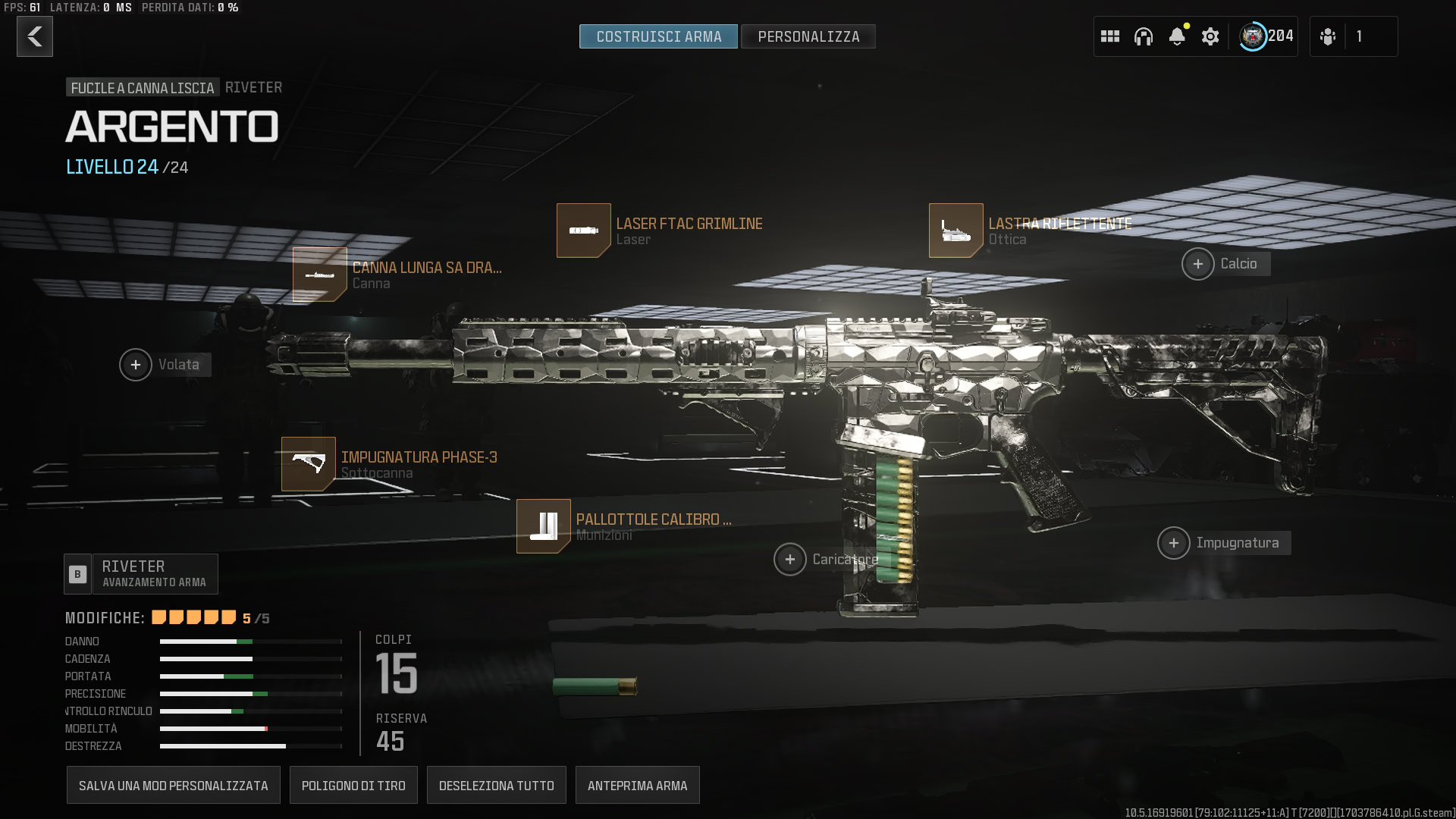The image size is (1456, 819).
Task: Click Deseleziona Tutto
Action: [497, 786]
